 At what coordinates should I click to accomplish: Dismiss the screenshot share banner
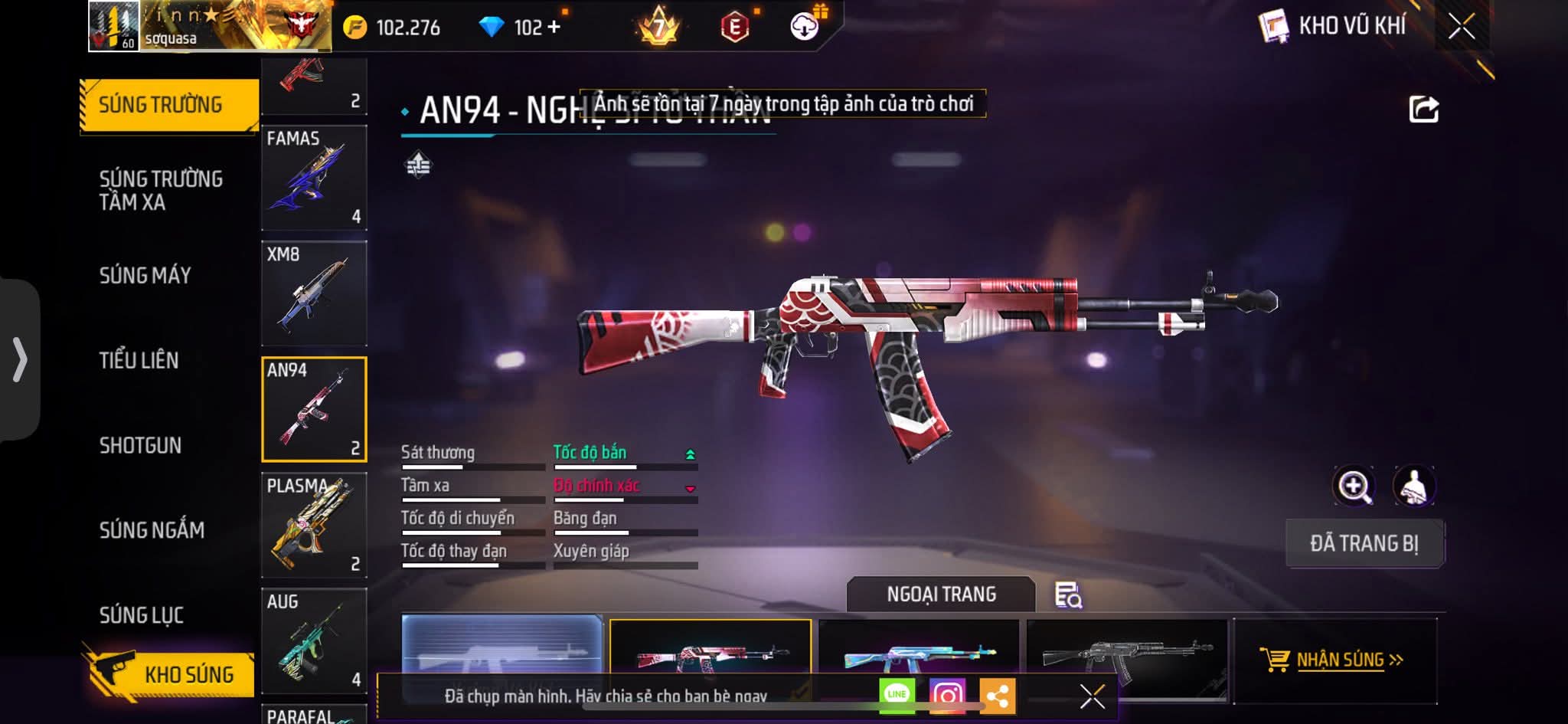[x=1092, y=696]
